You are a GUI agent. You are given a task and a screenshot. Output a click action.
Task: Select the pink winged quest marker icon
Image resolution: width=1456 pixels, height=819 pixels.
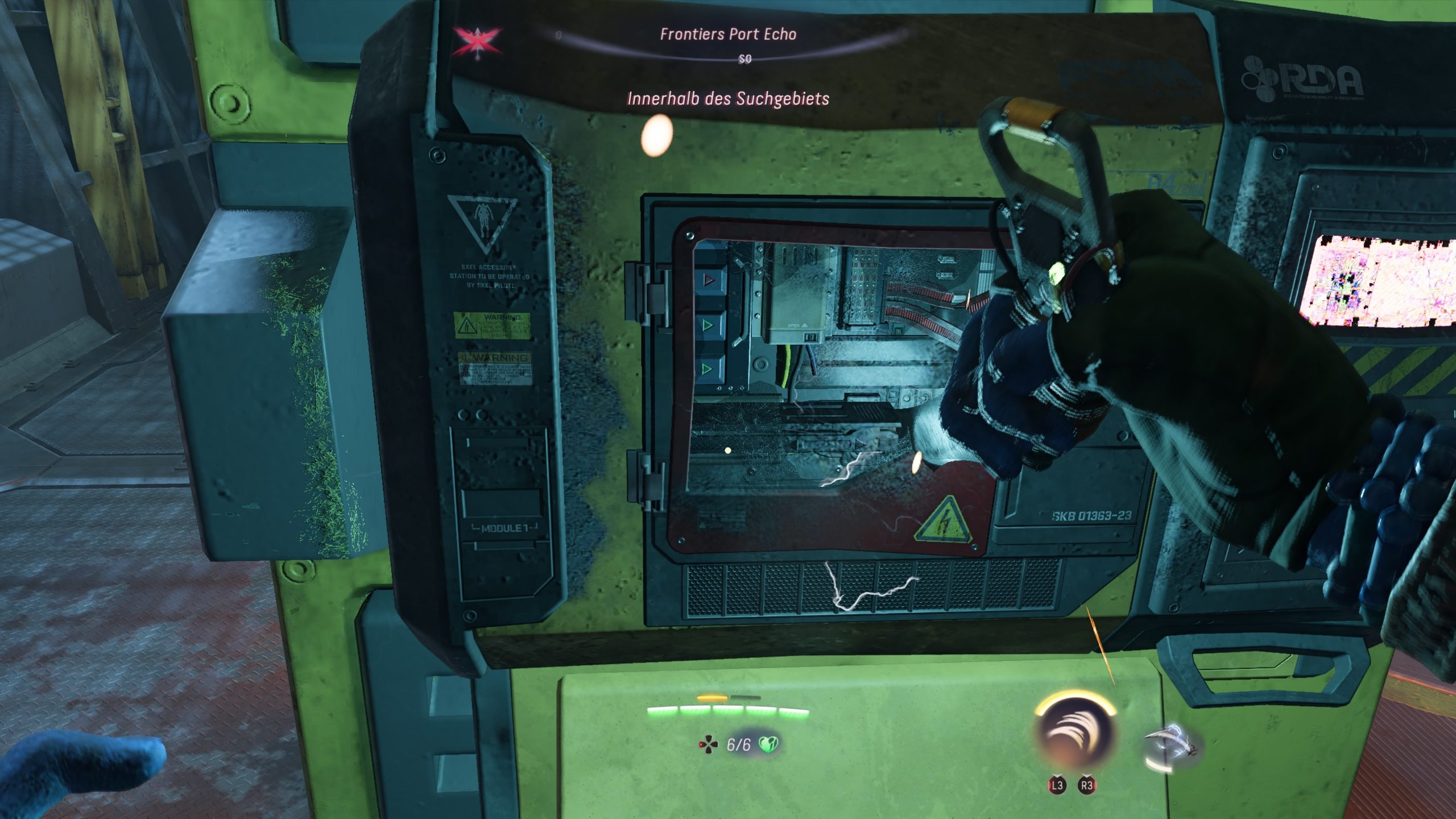[477, 40]
